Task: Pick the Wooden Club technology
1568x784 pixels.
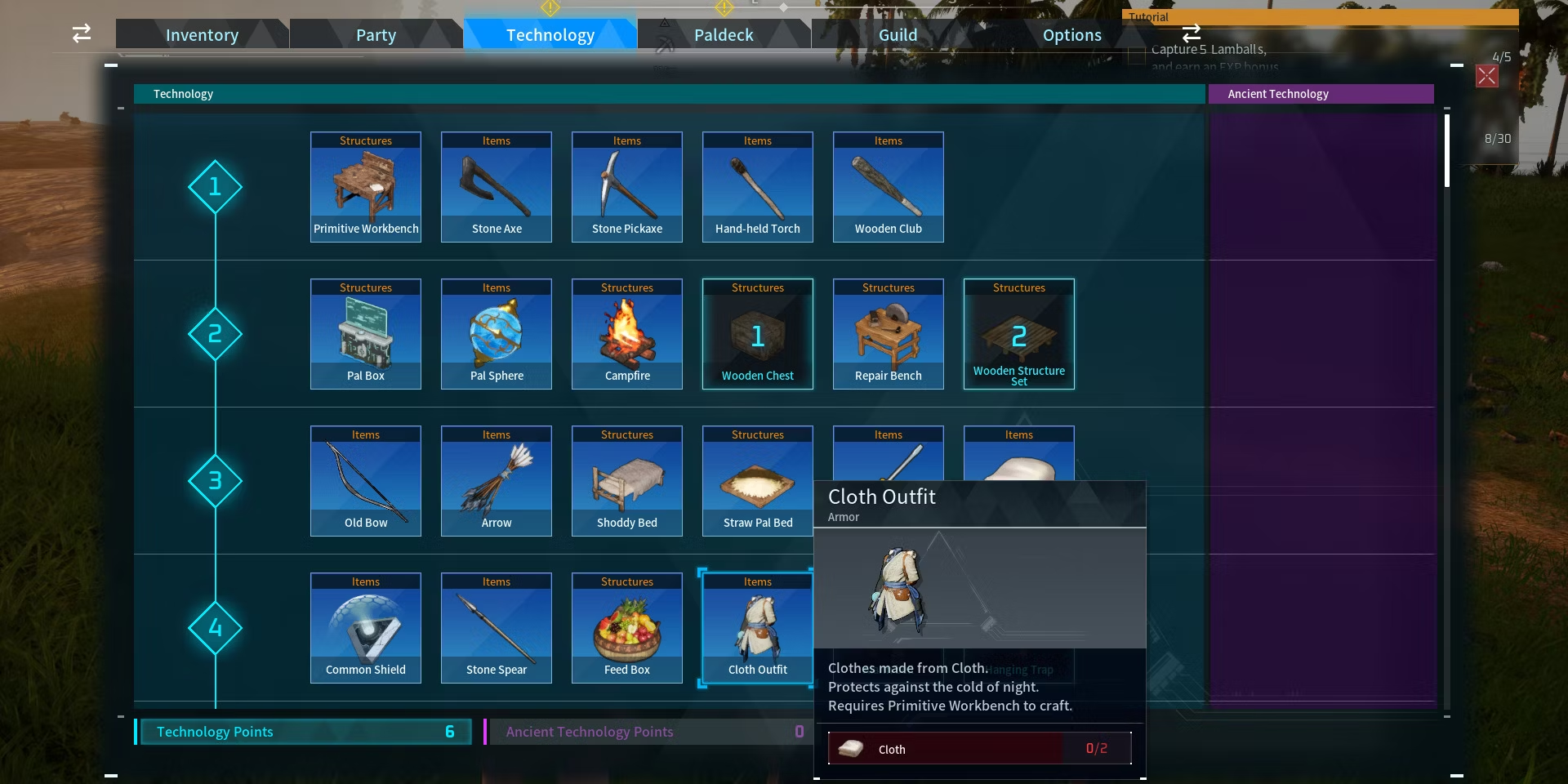Action: pos(889,187)
